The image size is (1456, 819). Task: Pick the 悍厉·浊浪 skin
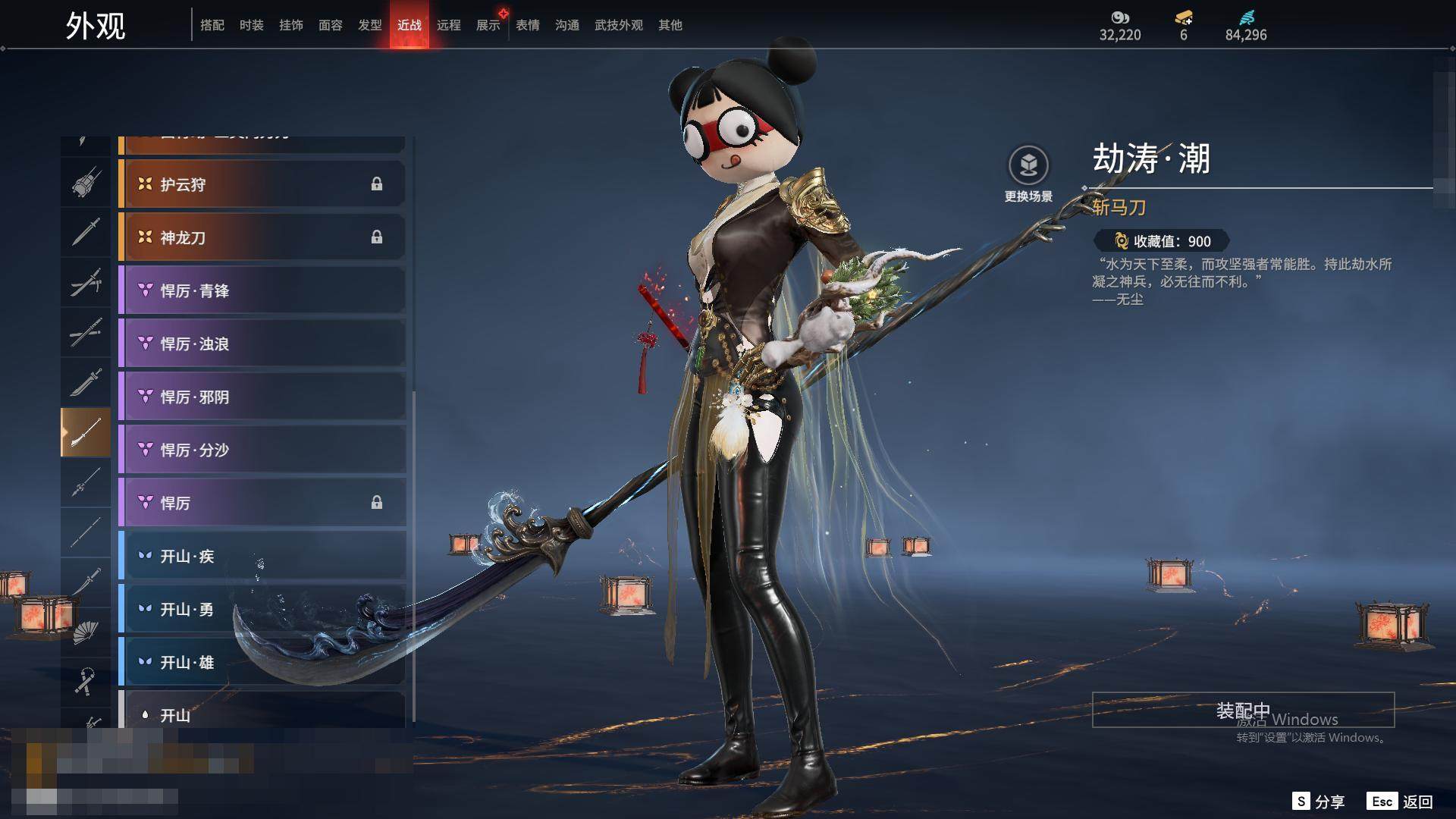point(262,344)
